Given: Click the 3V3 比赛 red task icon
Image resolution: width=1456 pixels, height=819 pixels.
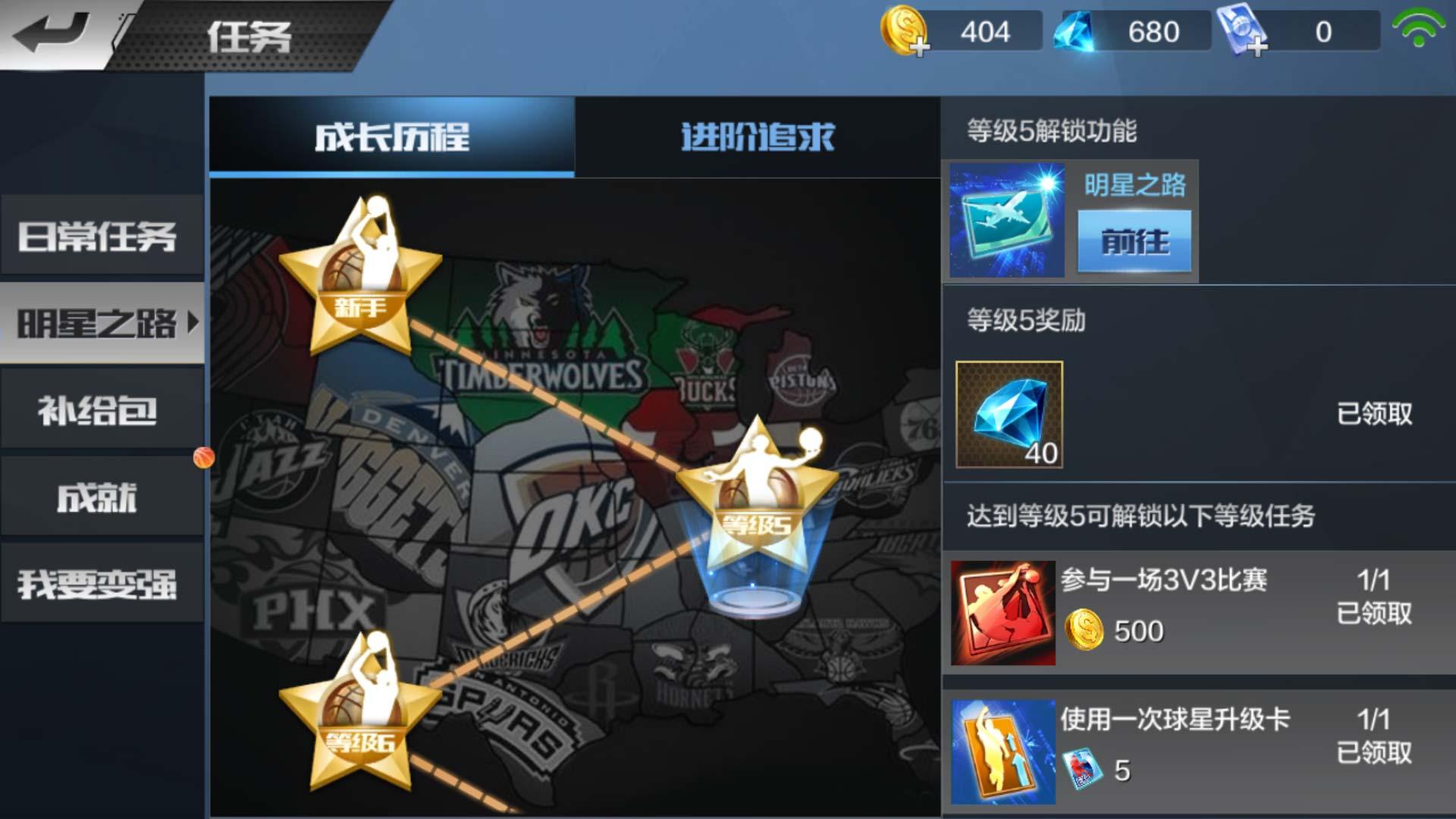Looking at the screenshot, I should click(1003, 610).
